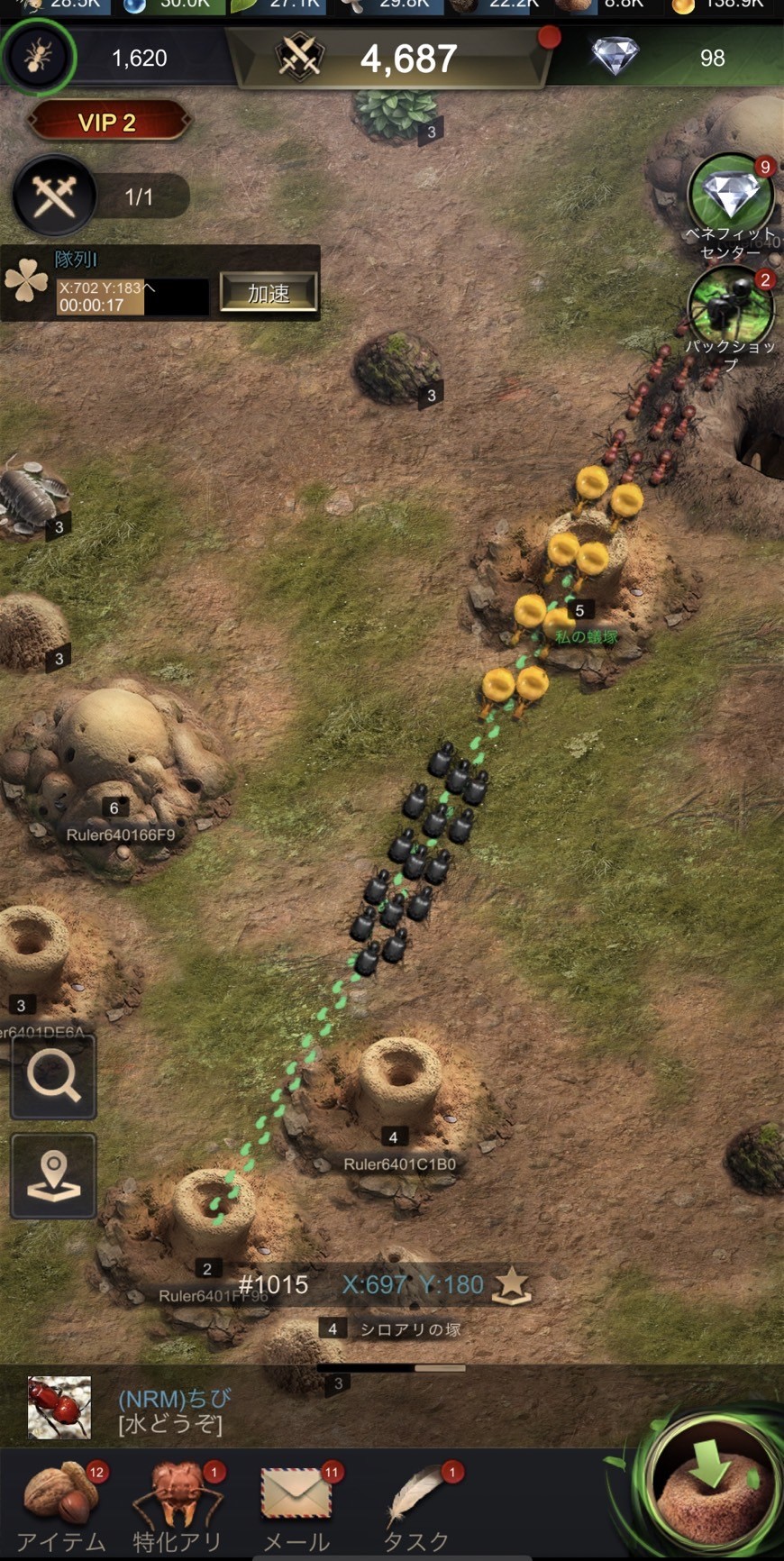Bookmark the coordinates with the star icon

pyautogui.click(x=511, y=1284)
